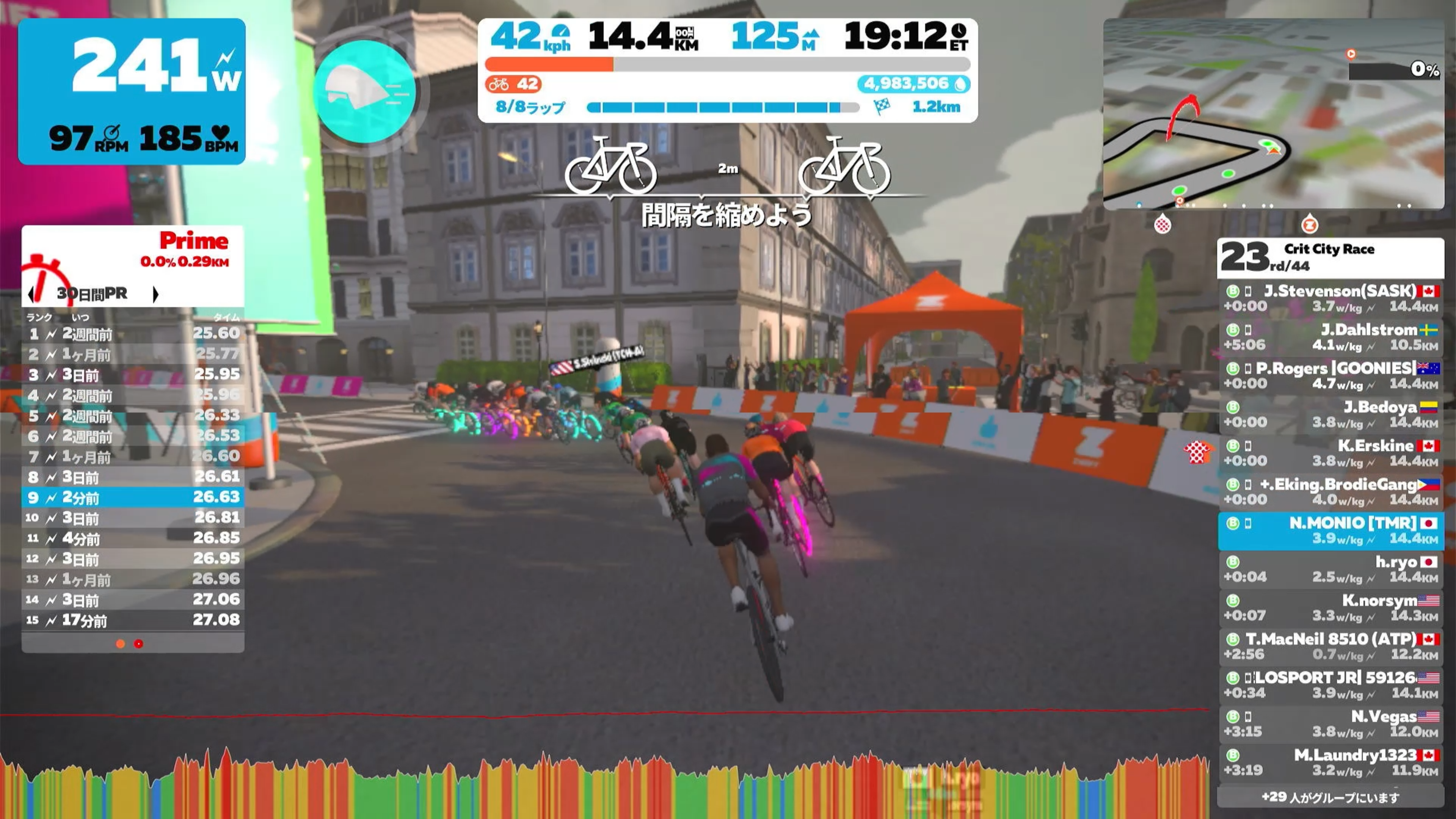The height and width of the screenshot is (819, 1456).
Task: Select rider J.Stevenson(SASK) in the list
Action: point(1330,298)
